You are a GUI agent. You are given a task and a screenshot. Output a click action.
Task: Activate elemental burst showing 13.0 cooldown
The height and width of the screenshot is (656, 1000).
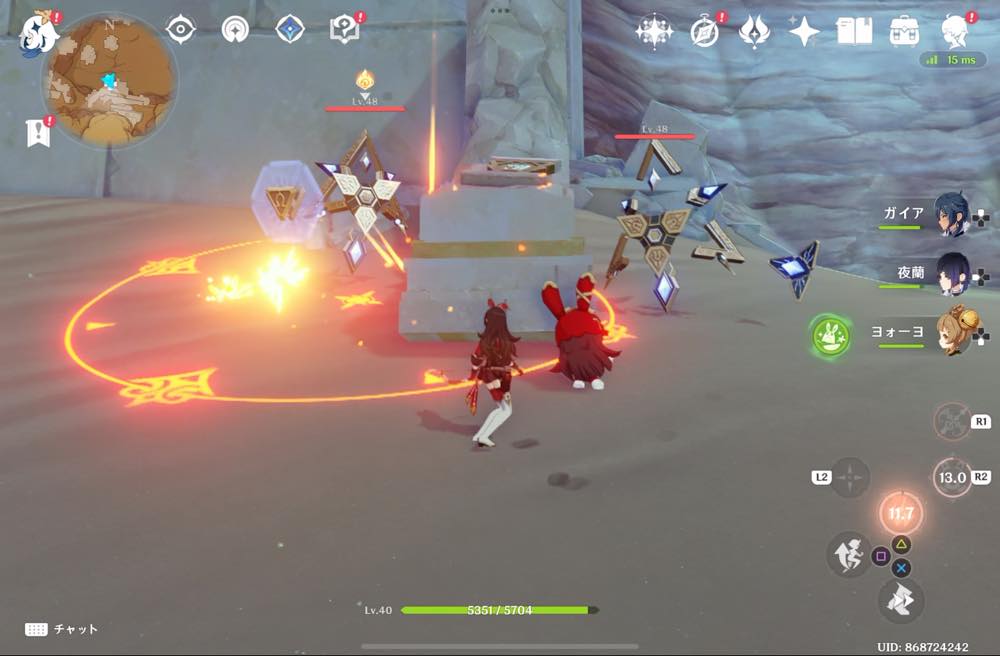point(952,477)
